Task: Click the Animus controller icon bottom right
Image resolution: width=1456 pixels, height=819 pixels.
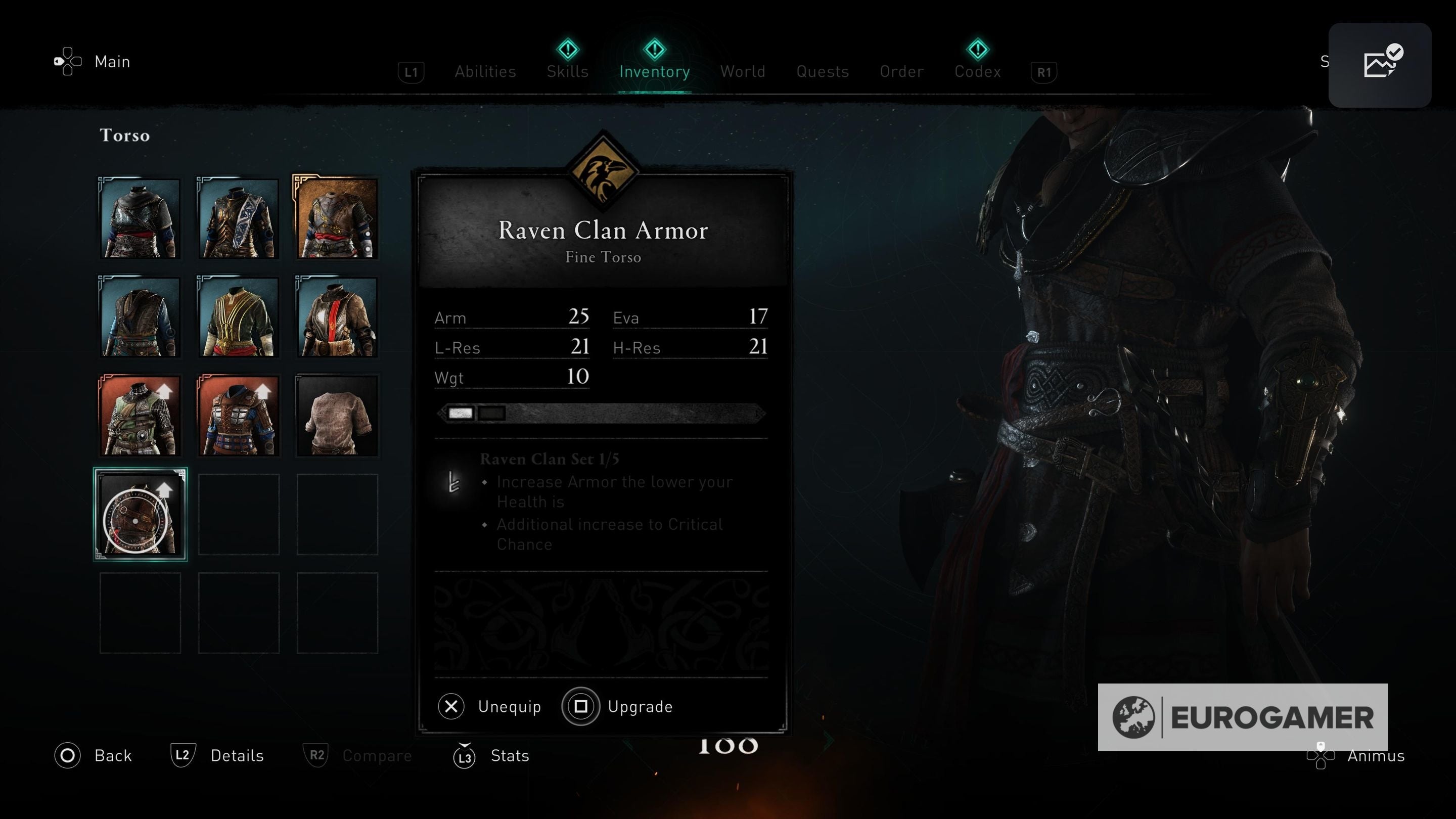Action: [x=1321, y=755]
